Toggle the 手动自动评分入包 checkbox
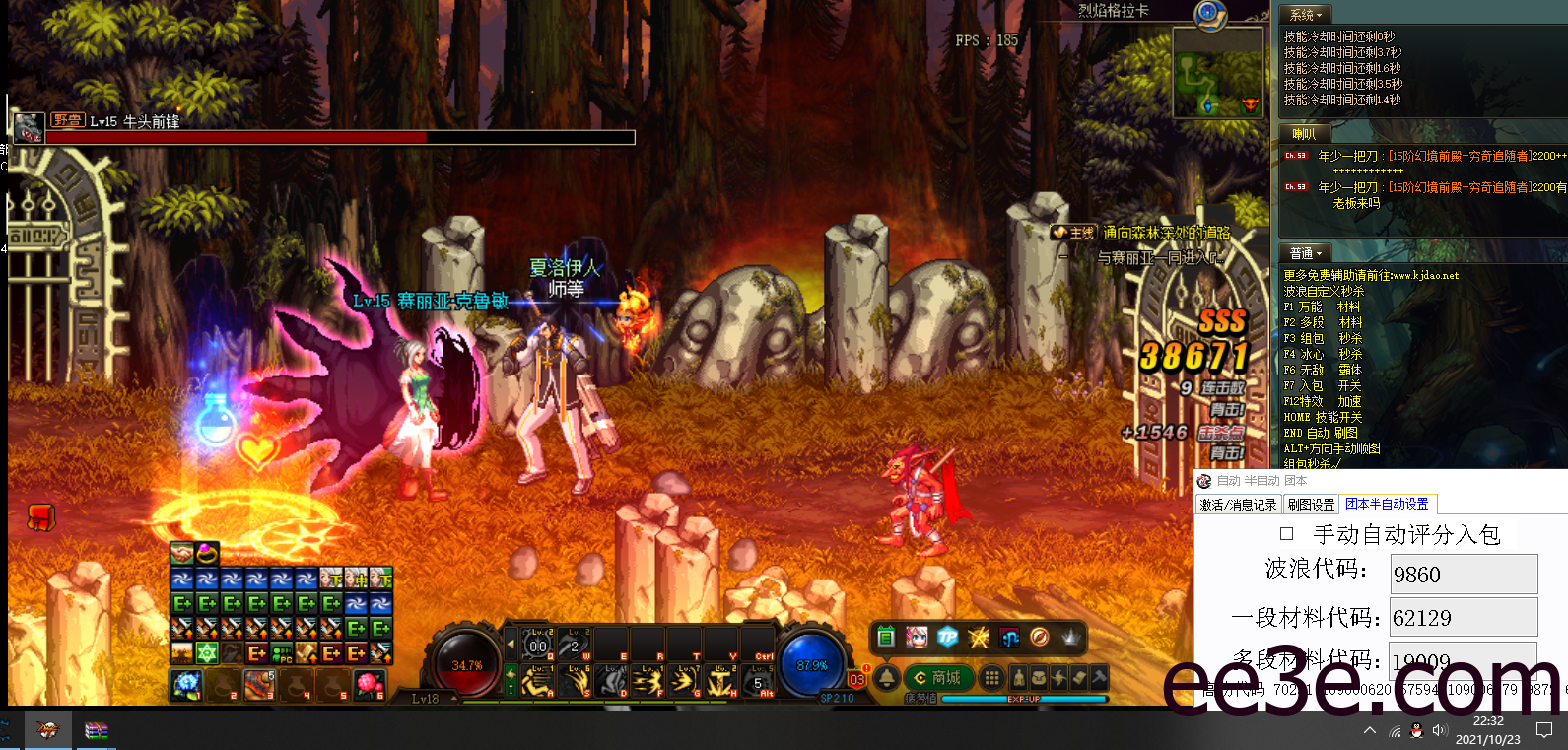The image size is (1568, 750). pyautogui.click(x=1286, y=534)
